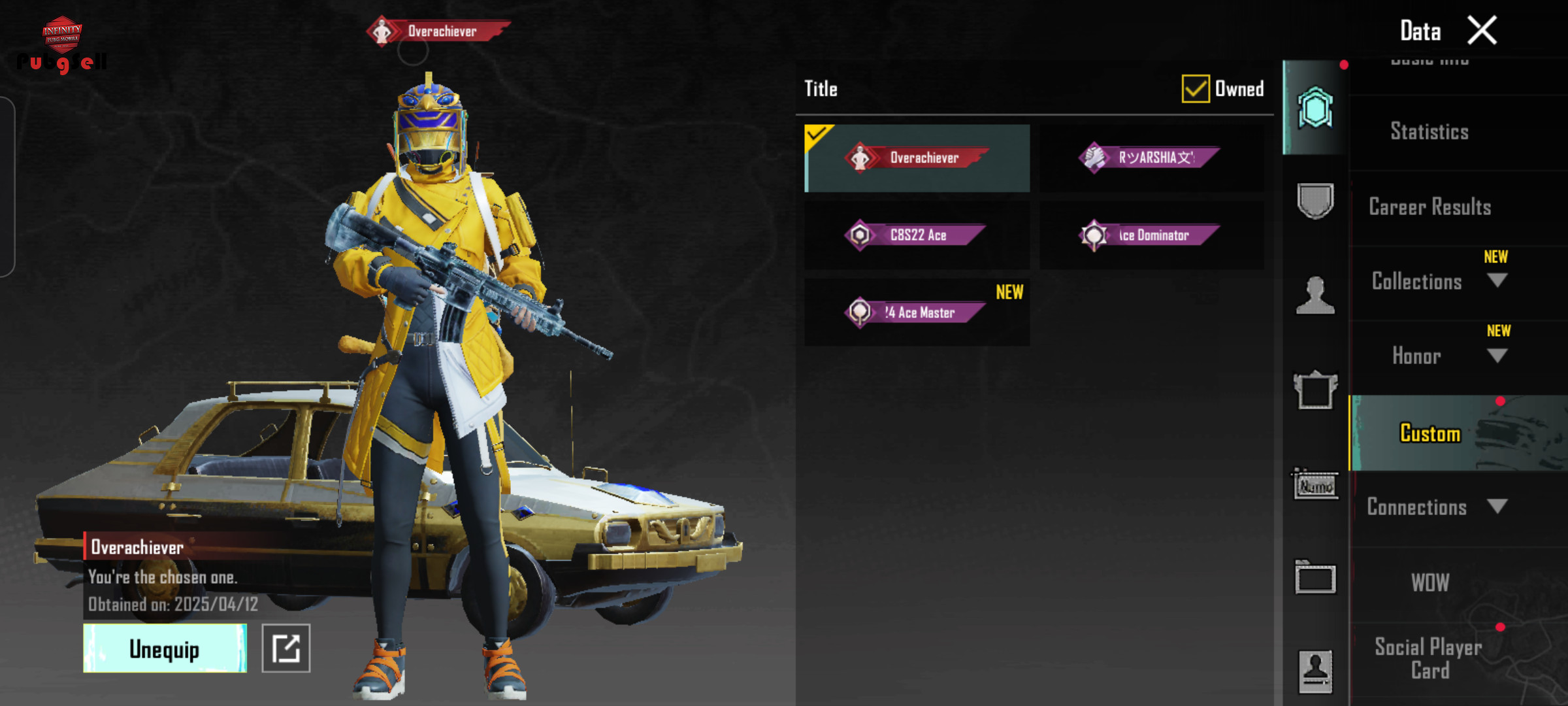Select the Overachiever title tile

coord(917,158)
